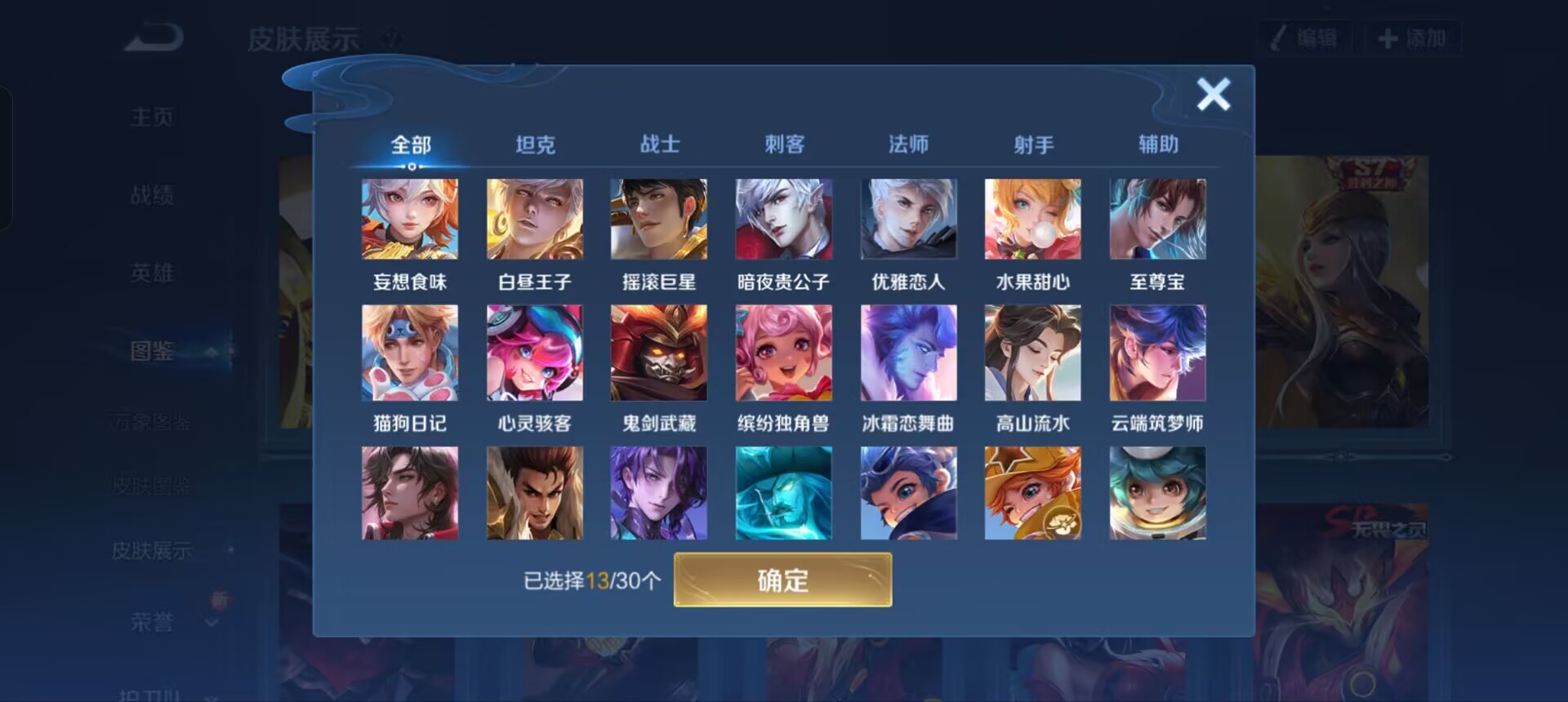The image size is (1568, 702).
Task: Switch to the 法师 mage tab
Action: 909,144
